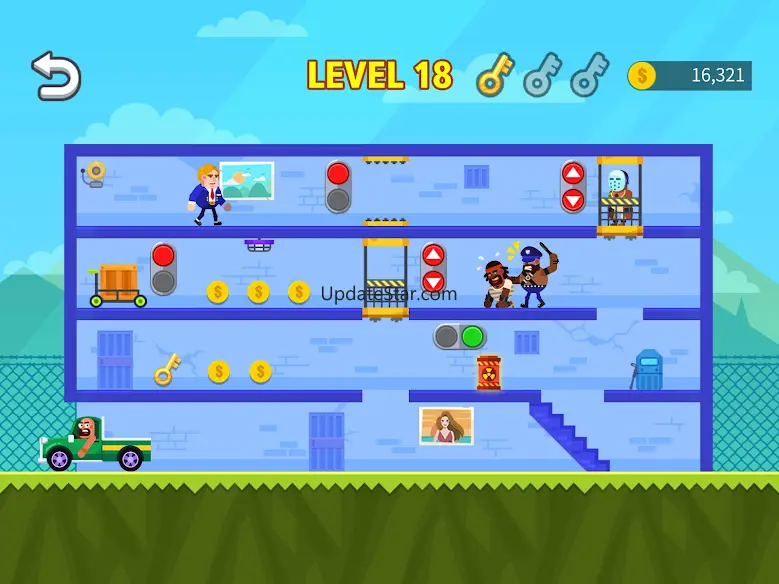Tap the down arrow beside the masked prisoner's elevator

coord(573,199)
